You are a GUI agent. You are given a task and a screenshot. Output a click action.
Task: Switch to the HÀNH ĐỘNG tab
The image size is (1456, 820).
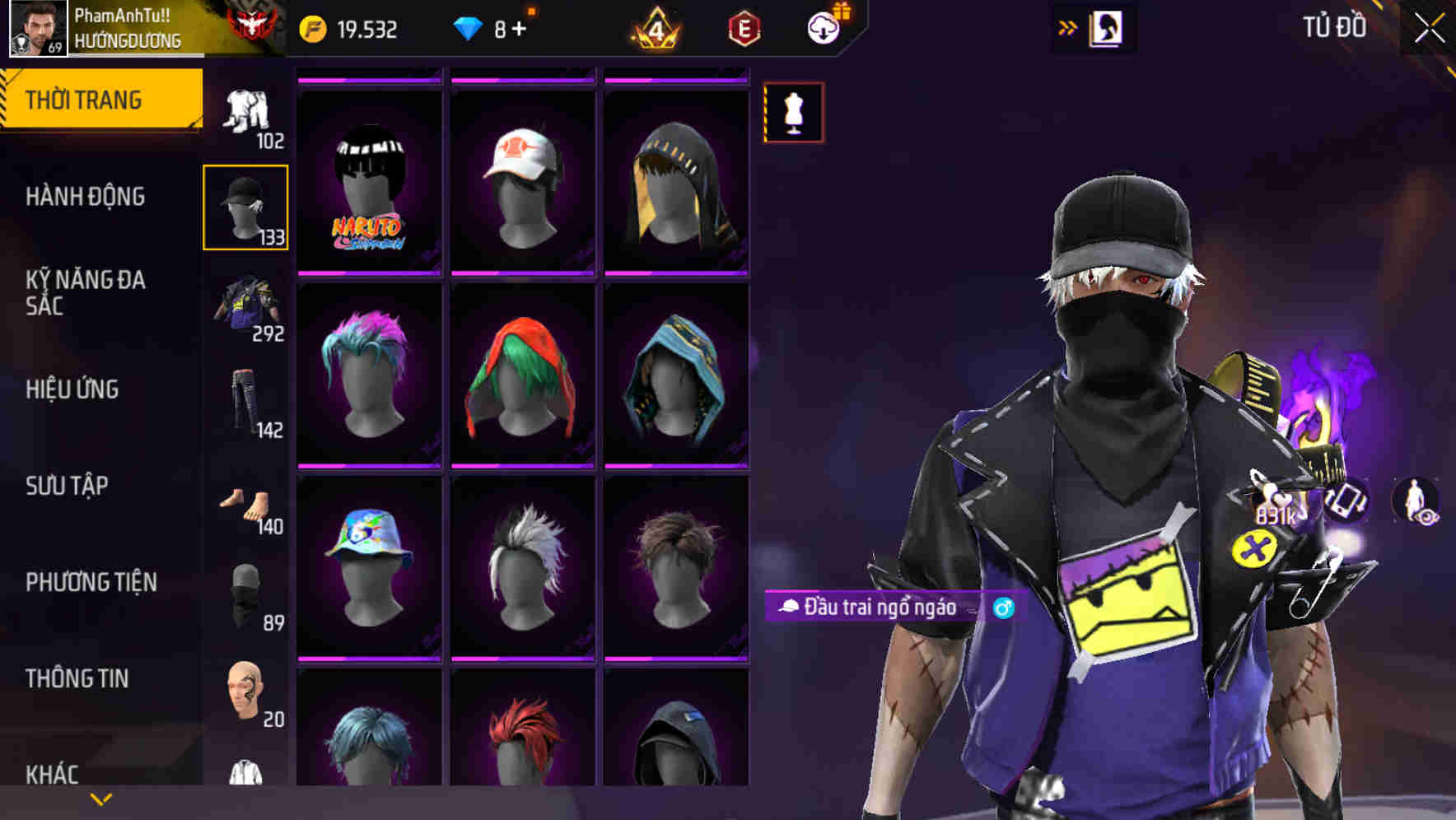point(86,198)
